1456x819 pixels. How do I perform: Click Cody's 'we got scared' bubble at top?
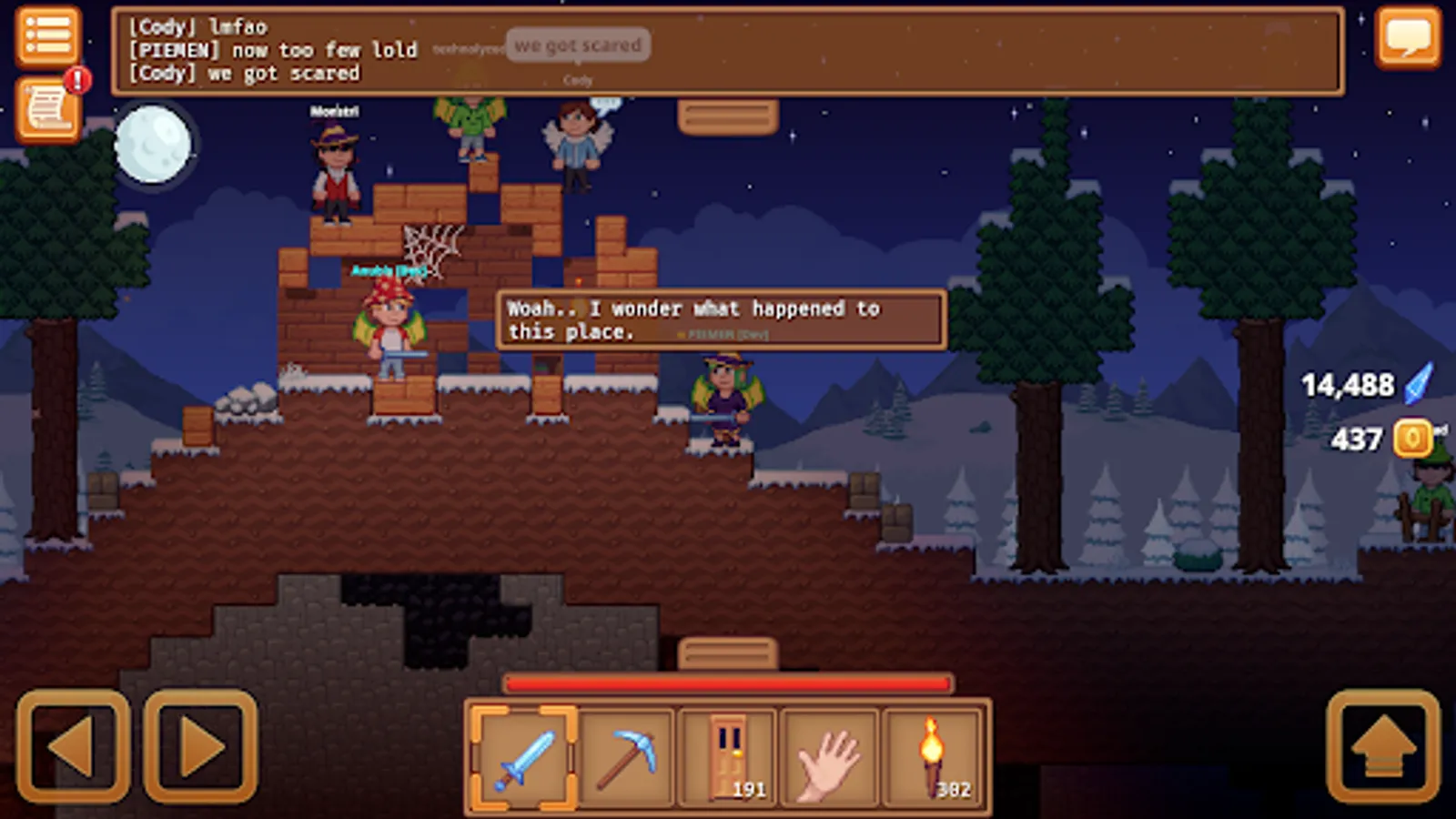pyautogui.click(x=580, y=45)
